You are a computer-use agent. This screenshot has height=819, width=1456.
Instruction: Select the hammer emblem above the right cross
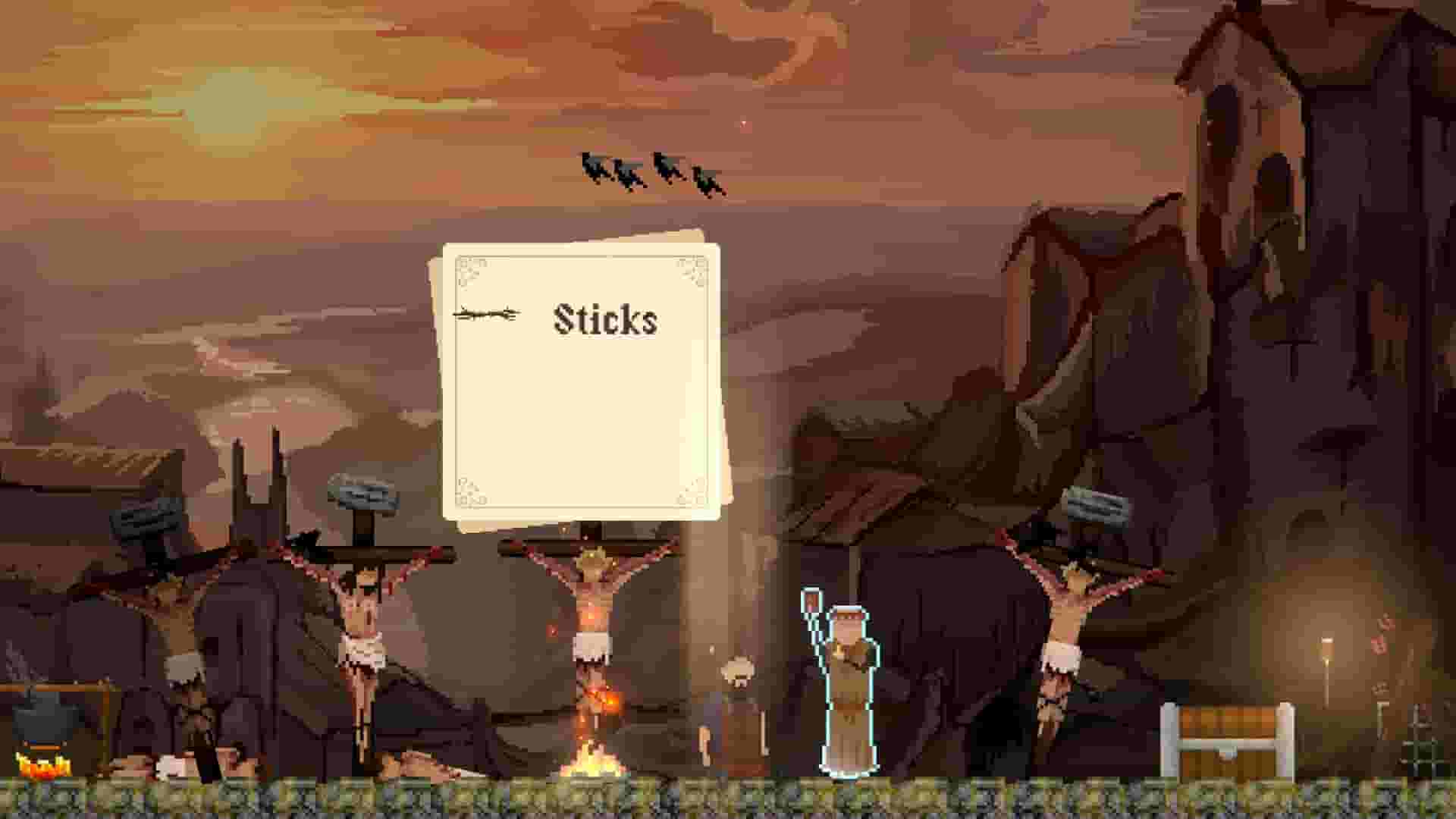tap(1092, 508)
